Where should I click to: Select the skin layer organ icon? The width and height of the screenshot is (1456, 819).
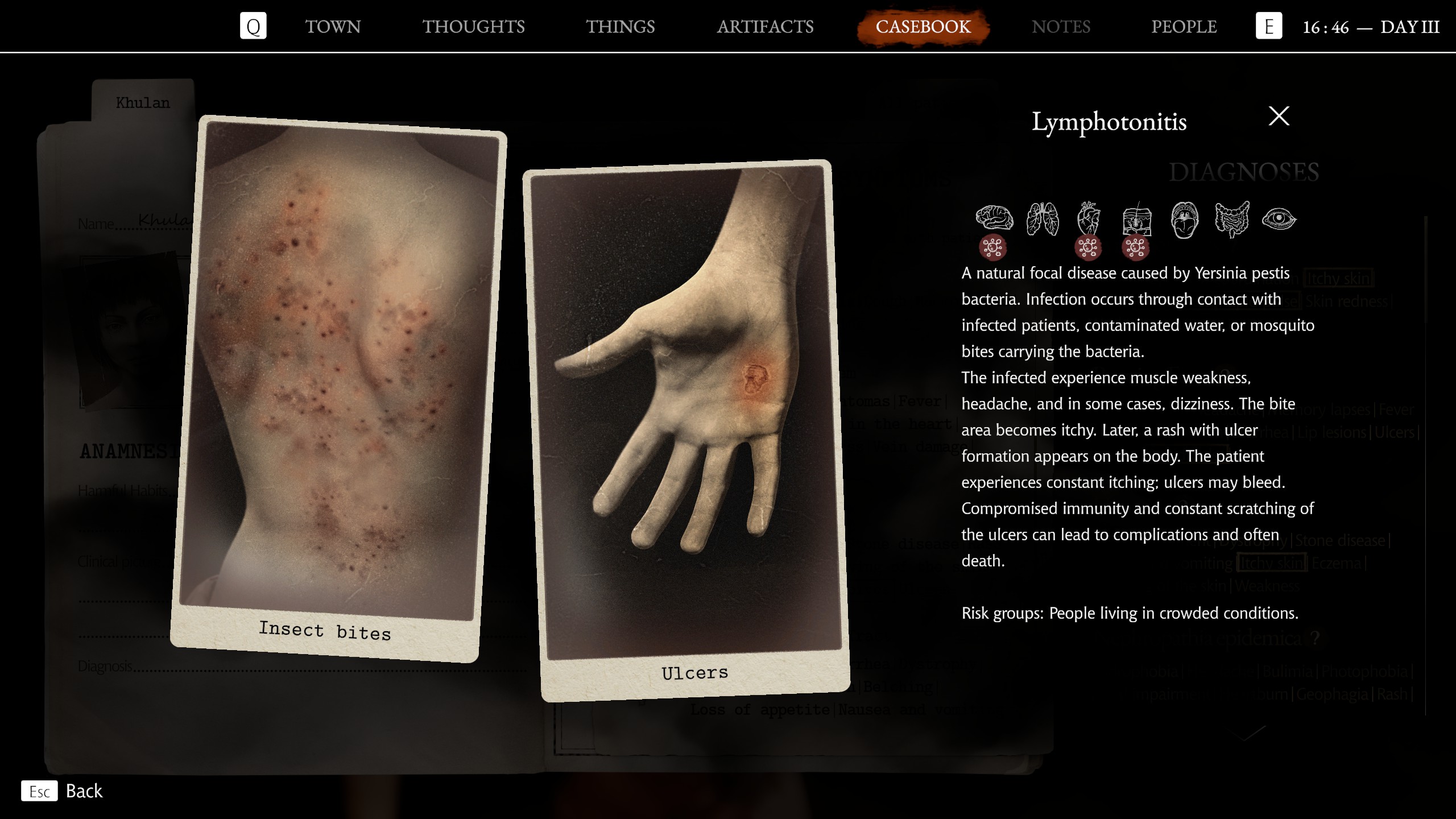[x=1136, y=220]
